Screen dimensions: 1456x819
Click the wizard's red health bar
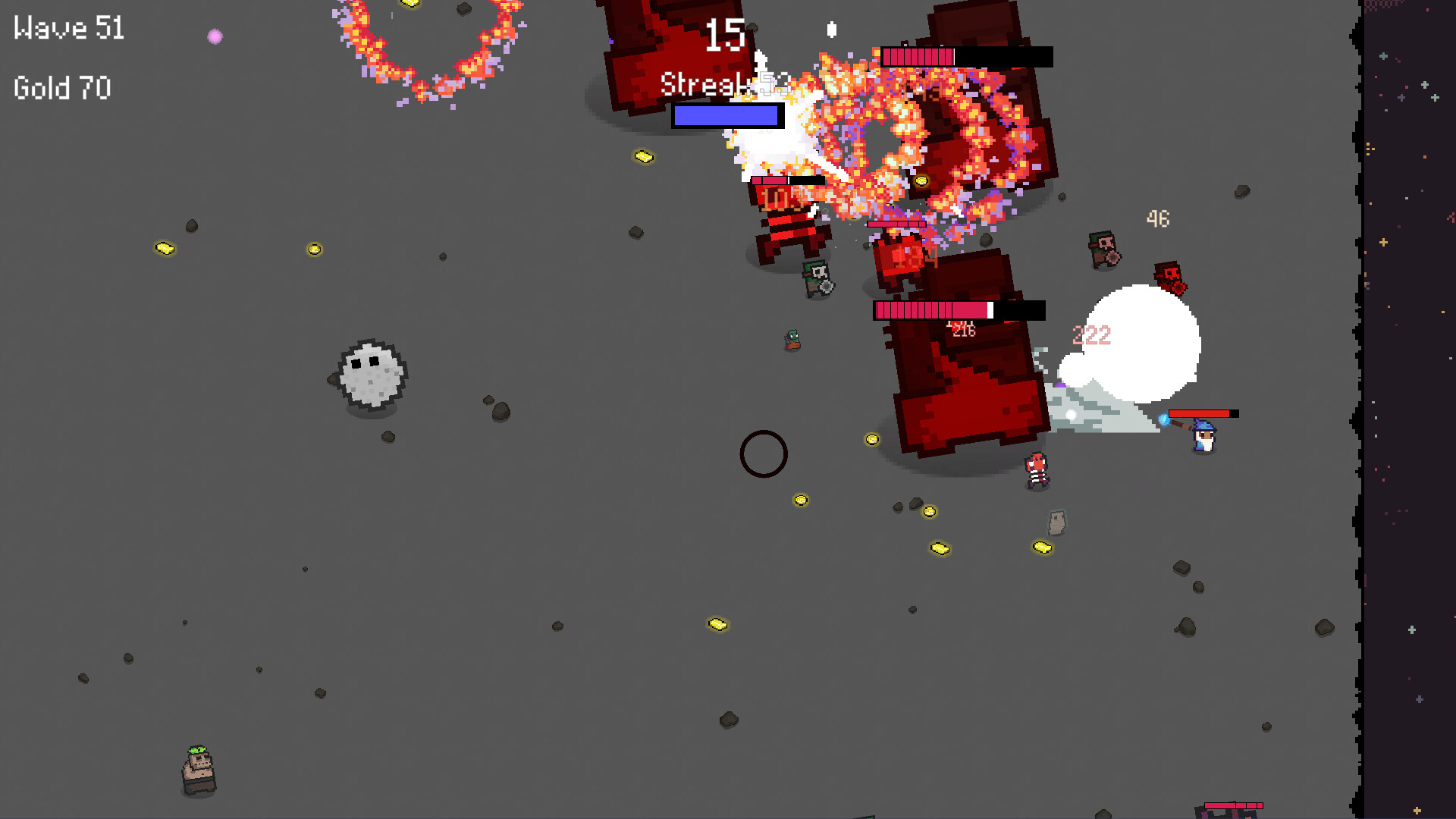1202,413
